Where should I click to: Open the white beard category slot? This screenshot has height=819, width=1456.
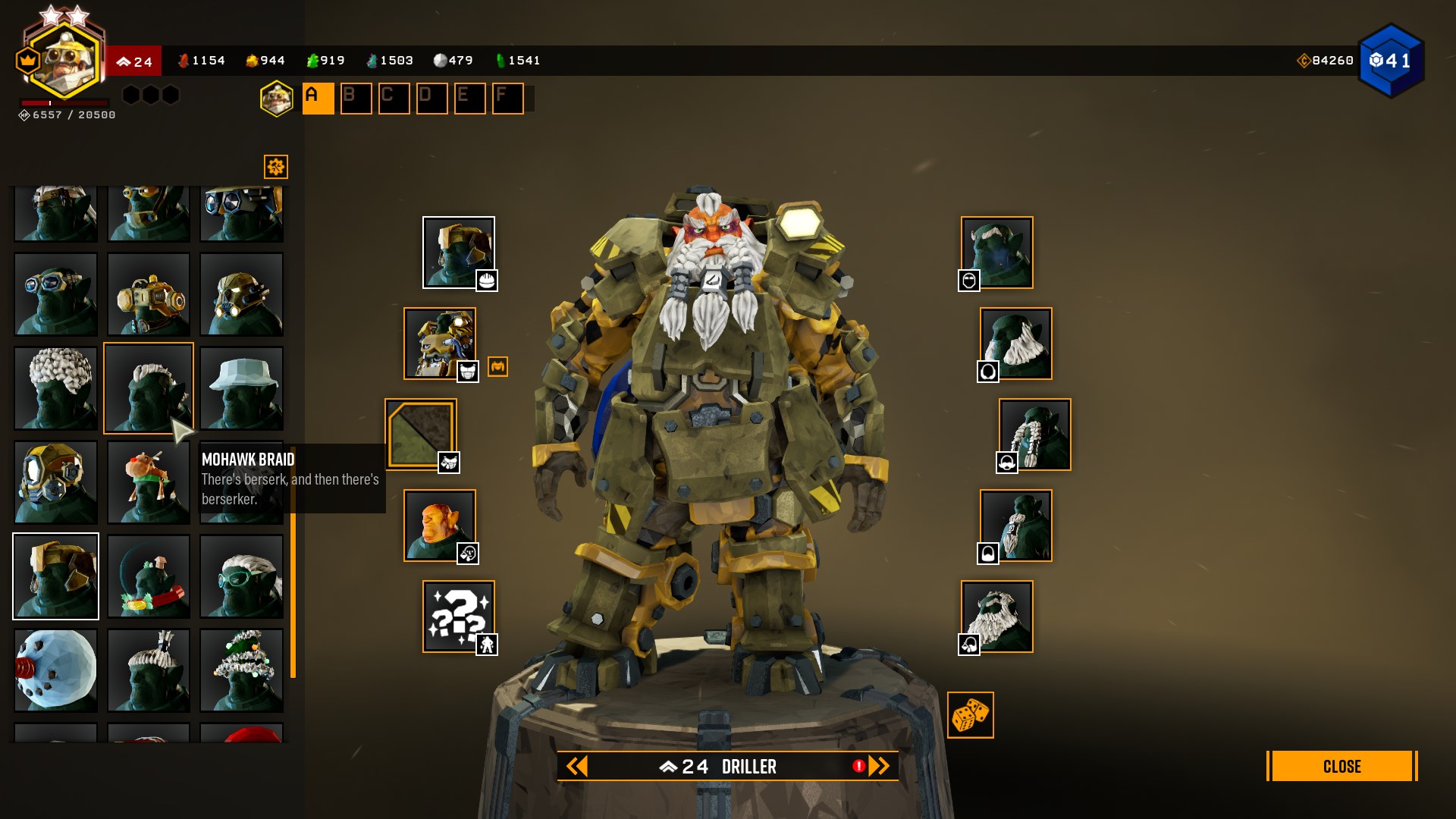(x=1015, y=344)
